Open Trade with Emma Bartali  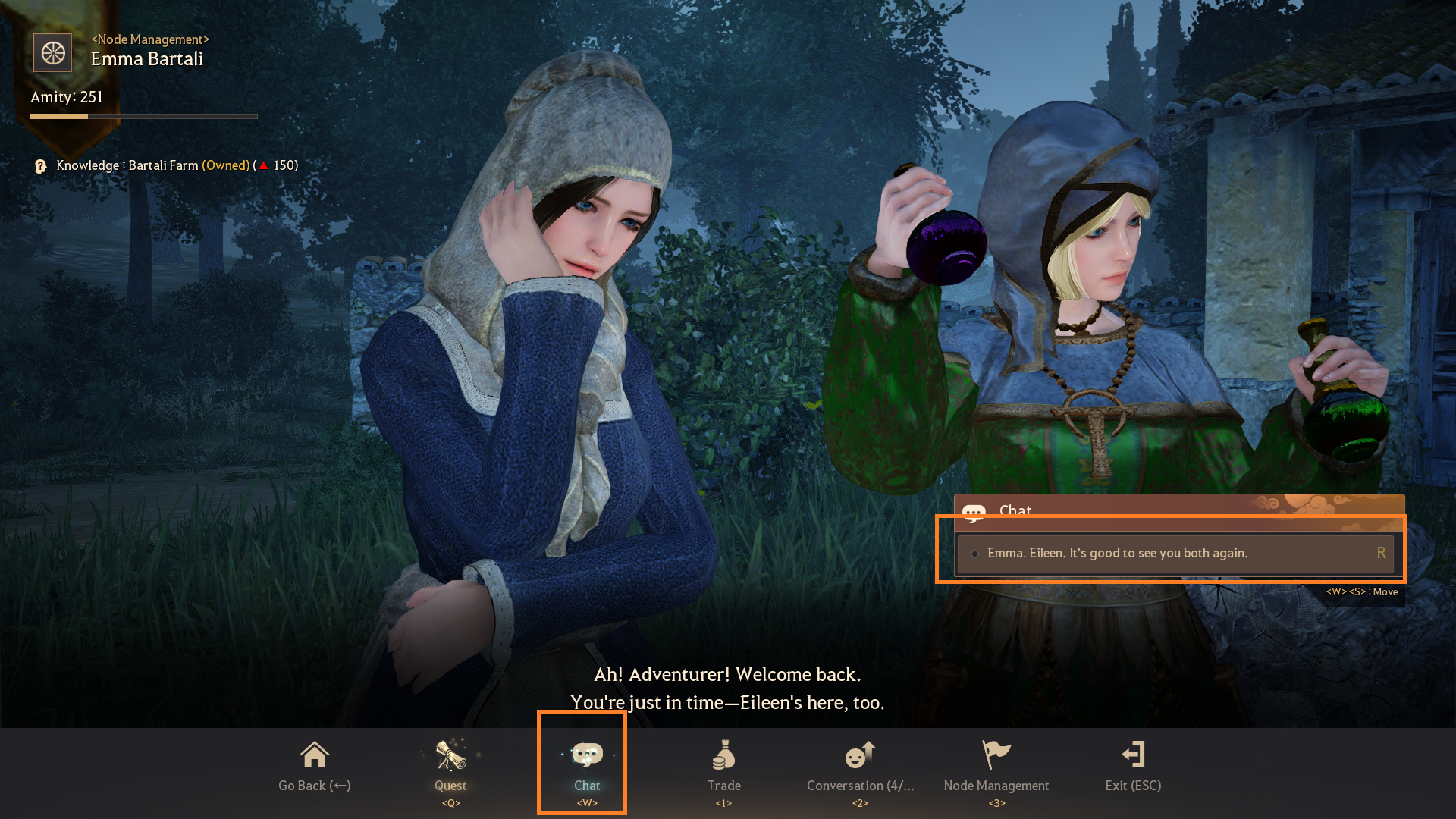coord(723,764)
